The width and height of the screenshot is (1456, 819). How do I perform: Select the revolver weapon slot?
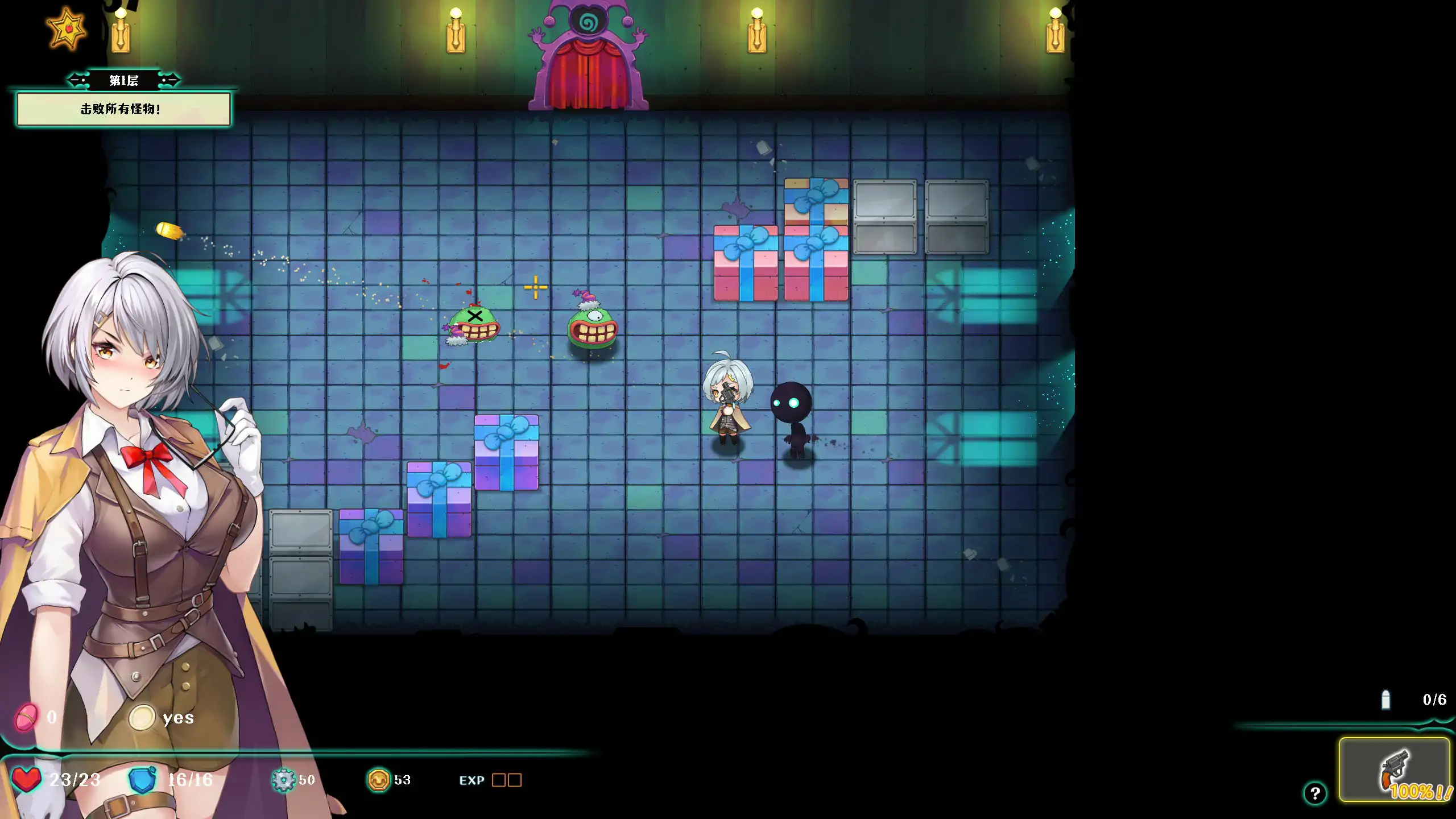[1393, 770]
